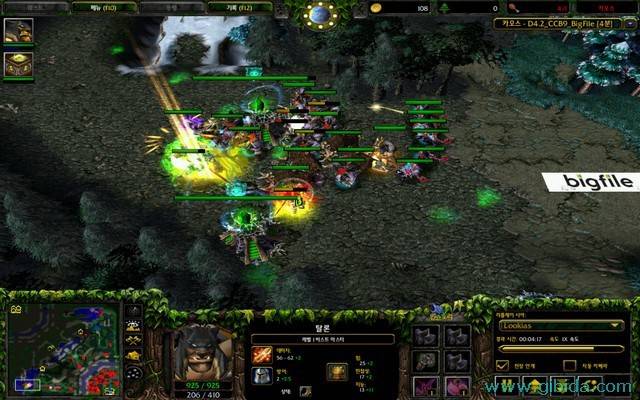
Task: Open the Lookias player vision dropdown
Action: click(560, 325)
